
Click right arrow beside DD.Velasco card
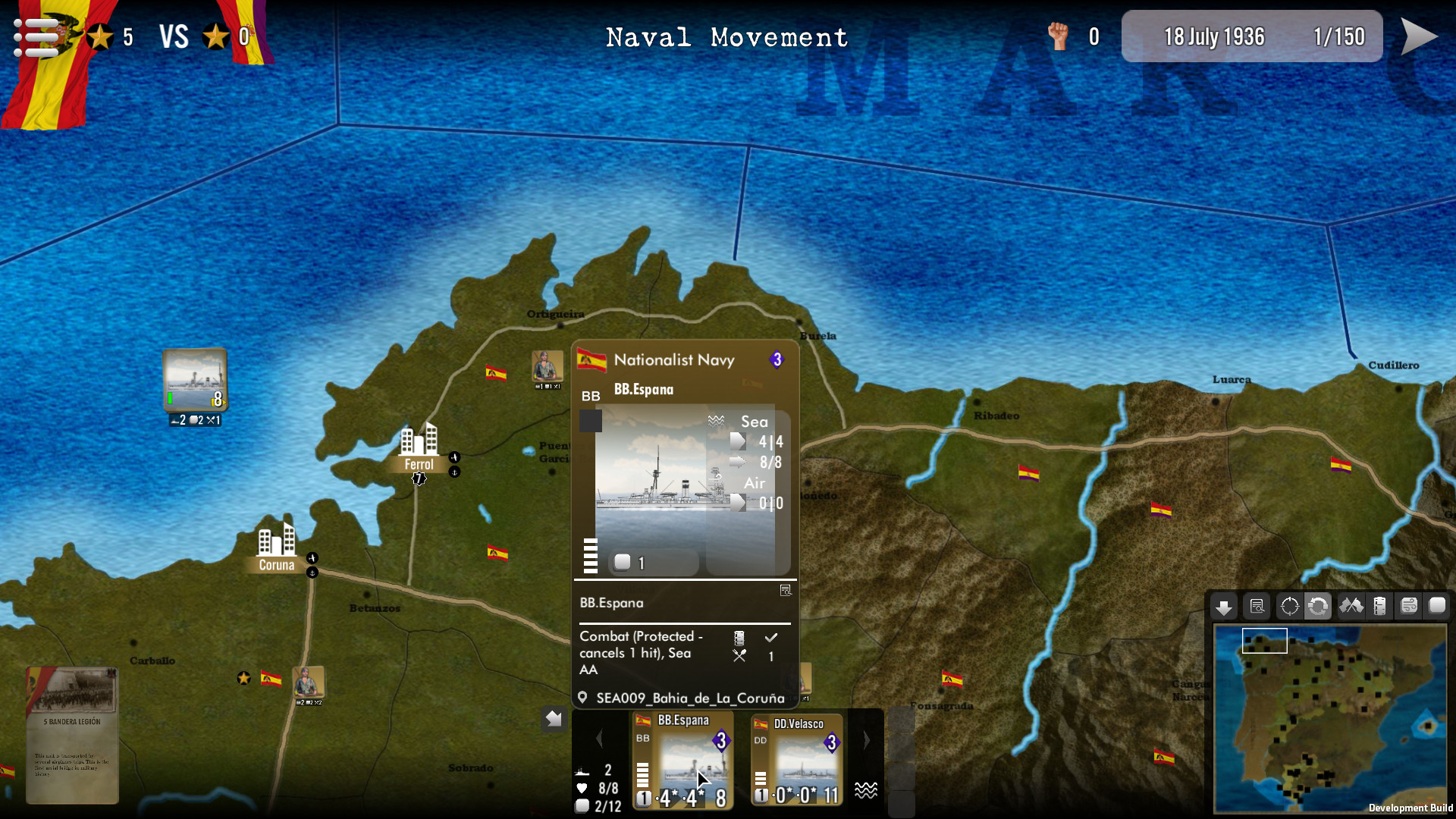click(x=867, y=739)
